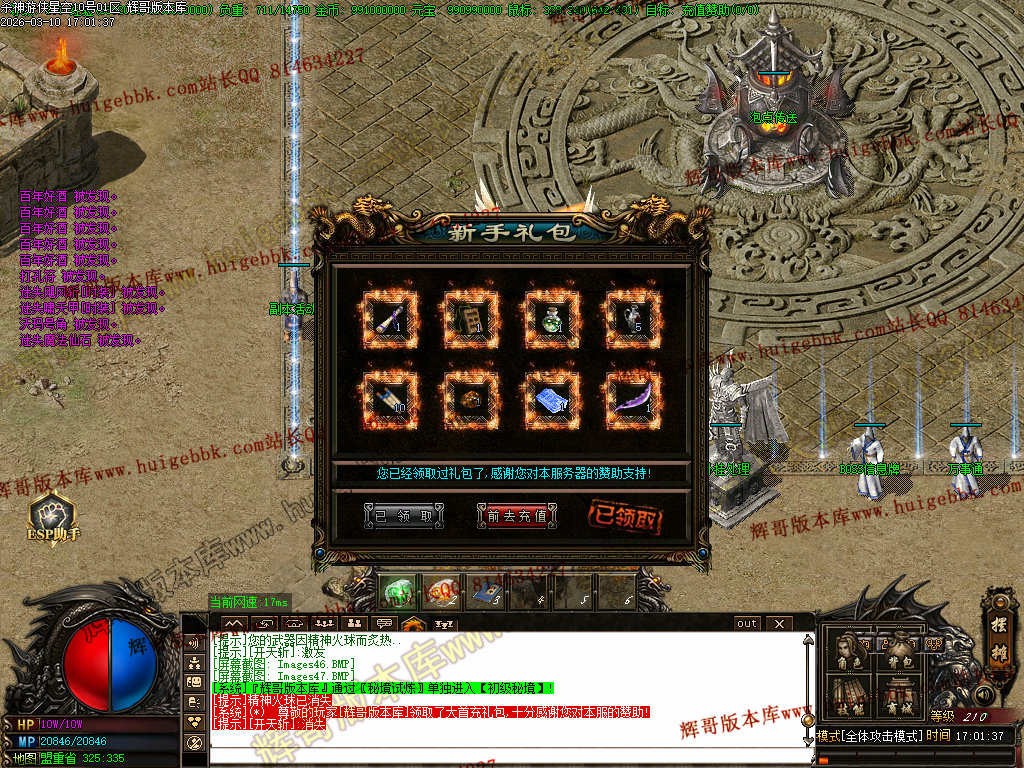Use the green item in hotbar slot 1

(398, 590)
